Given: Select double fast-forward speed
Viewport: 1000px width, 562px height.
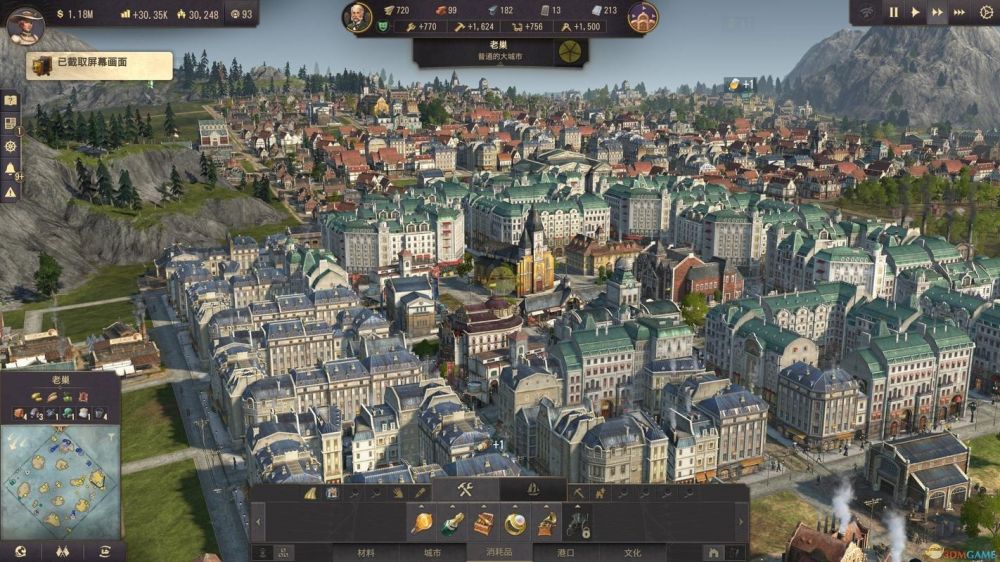Looking at the screenshot, I should point(937,12).
